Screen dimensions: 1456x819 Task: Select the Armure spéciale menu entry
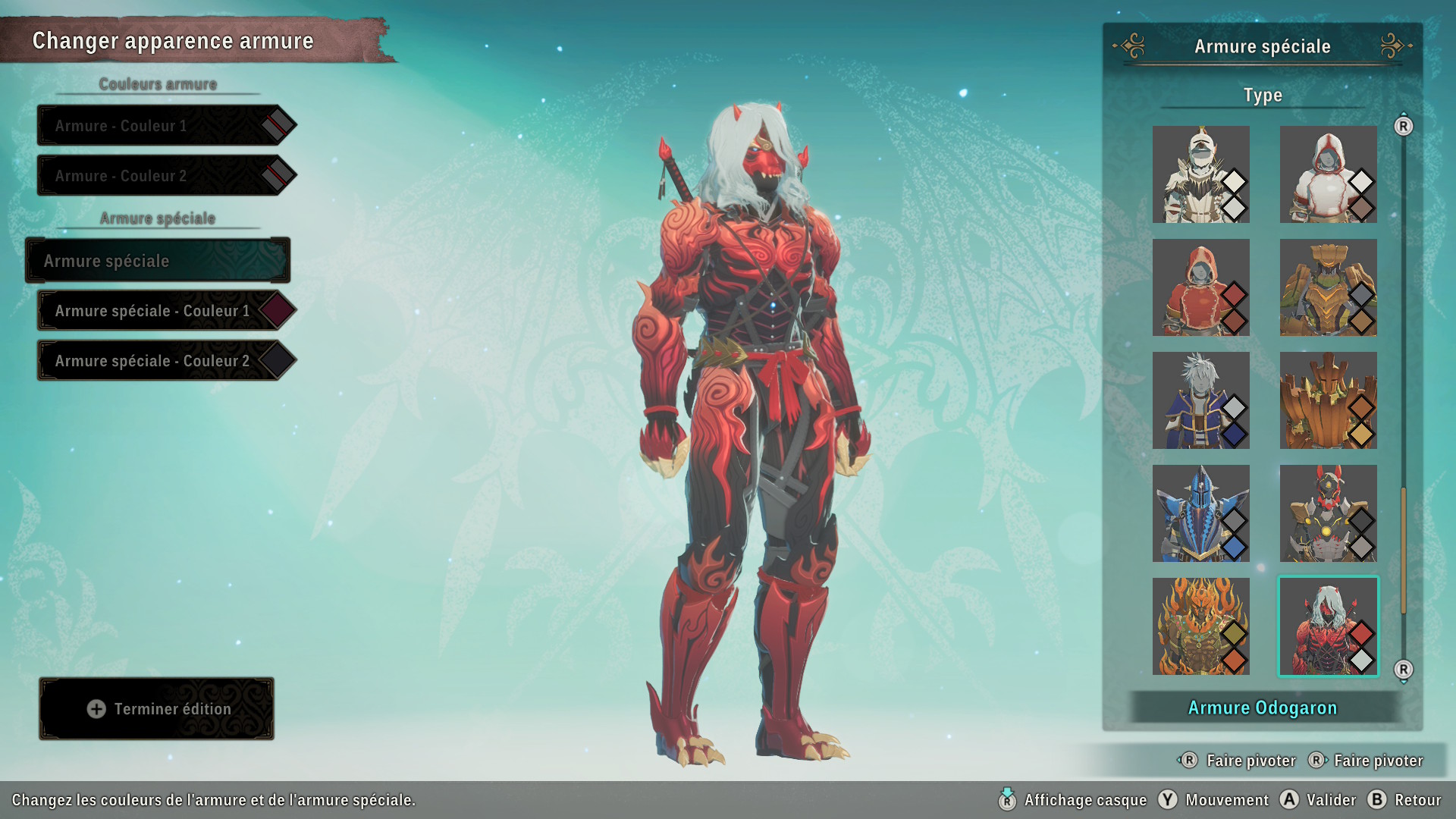tap(158, 261)
